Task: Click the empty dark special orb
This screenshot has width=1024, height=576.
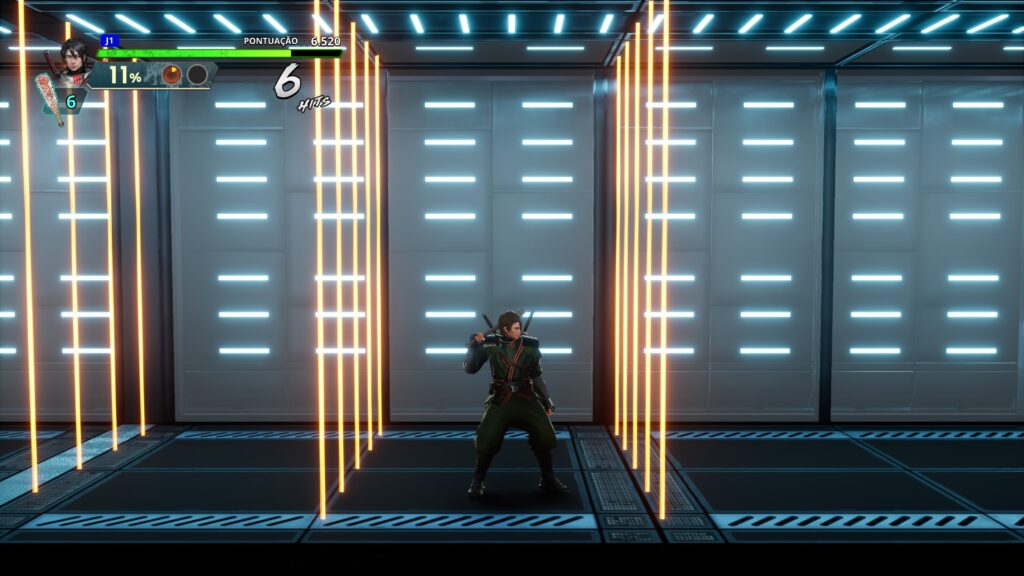Action: click(x=197, y=75)
